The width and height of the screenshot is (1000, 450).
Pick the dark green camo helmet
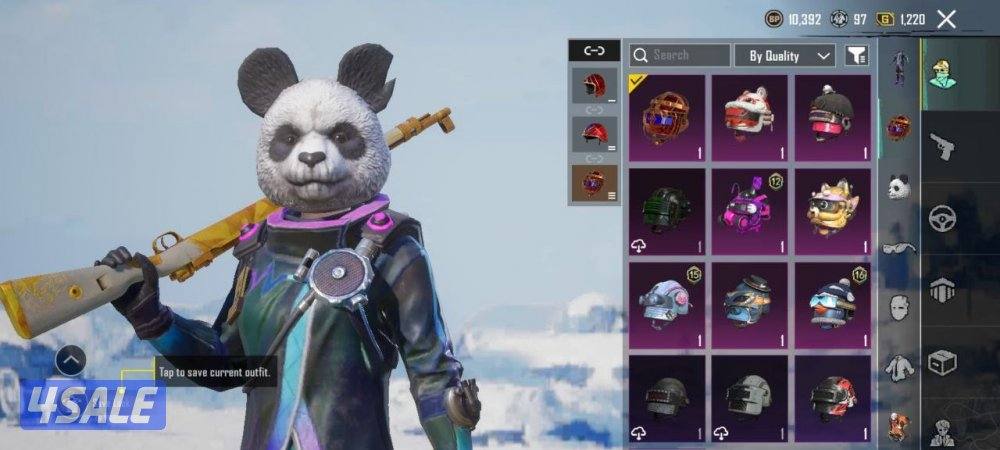(x=666, y=210)
